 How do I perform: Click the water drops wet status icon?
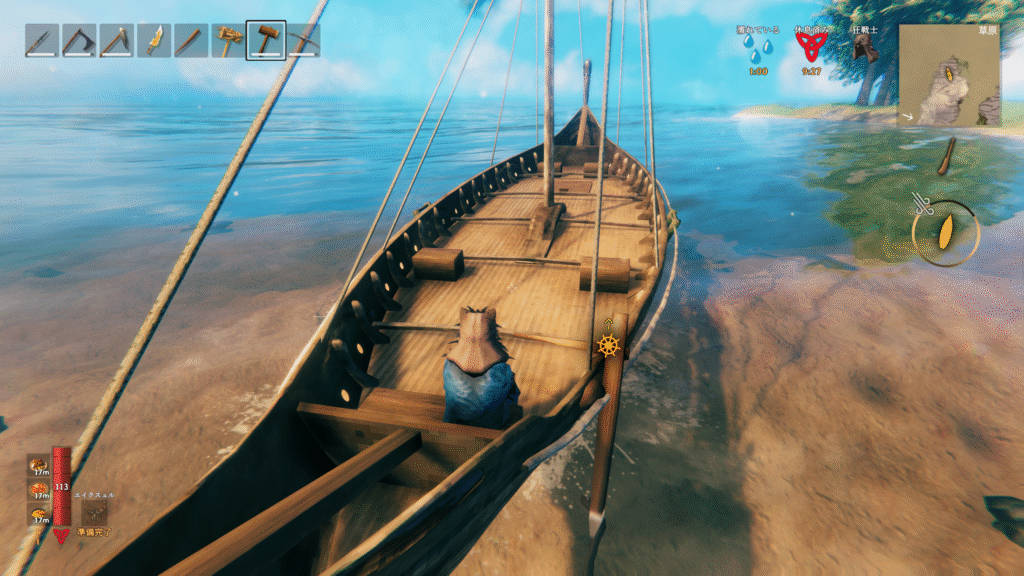pos(762,48)
